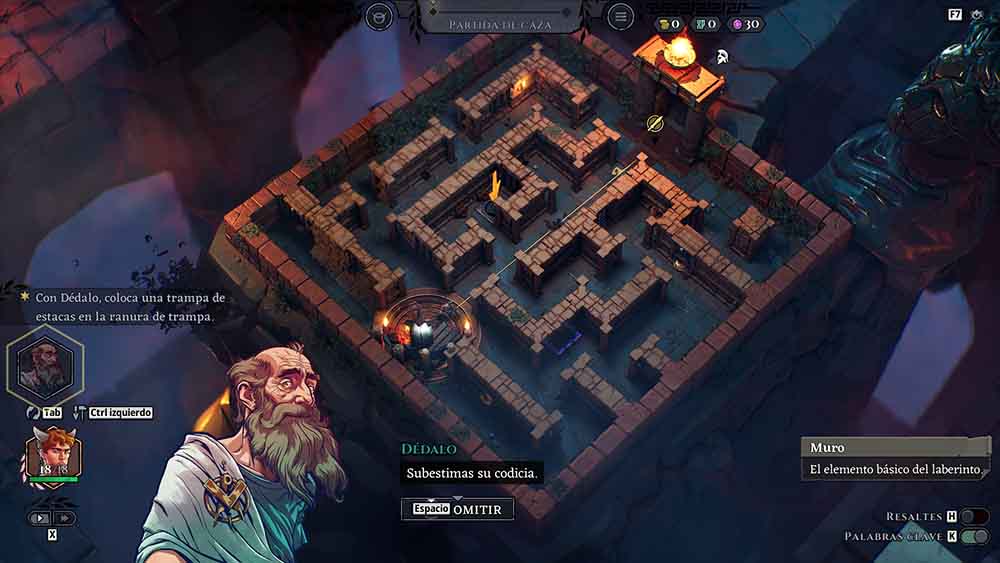Toggle the Resaltes switch
The height and width of the screenshot is (563, 1000).
[x=974, y=516]
